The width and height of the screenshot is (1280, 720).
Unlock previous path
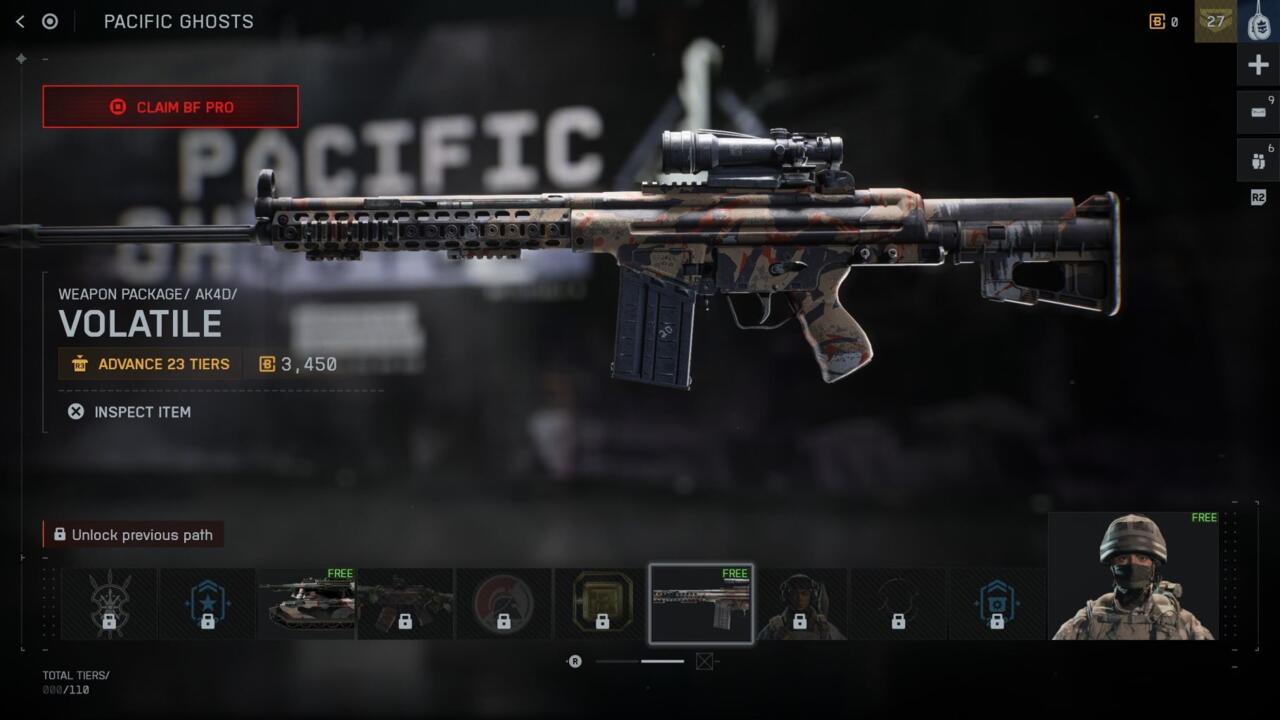click(x=133, y=535)
